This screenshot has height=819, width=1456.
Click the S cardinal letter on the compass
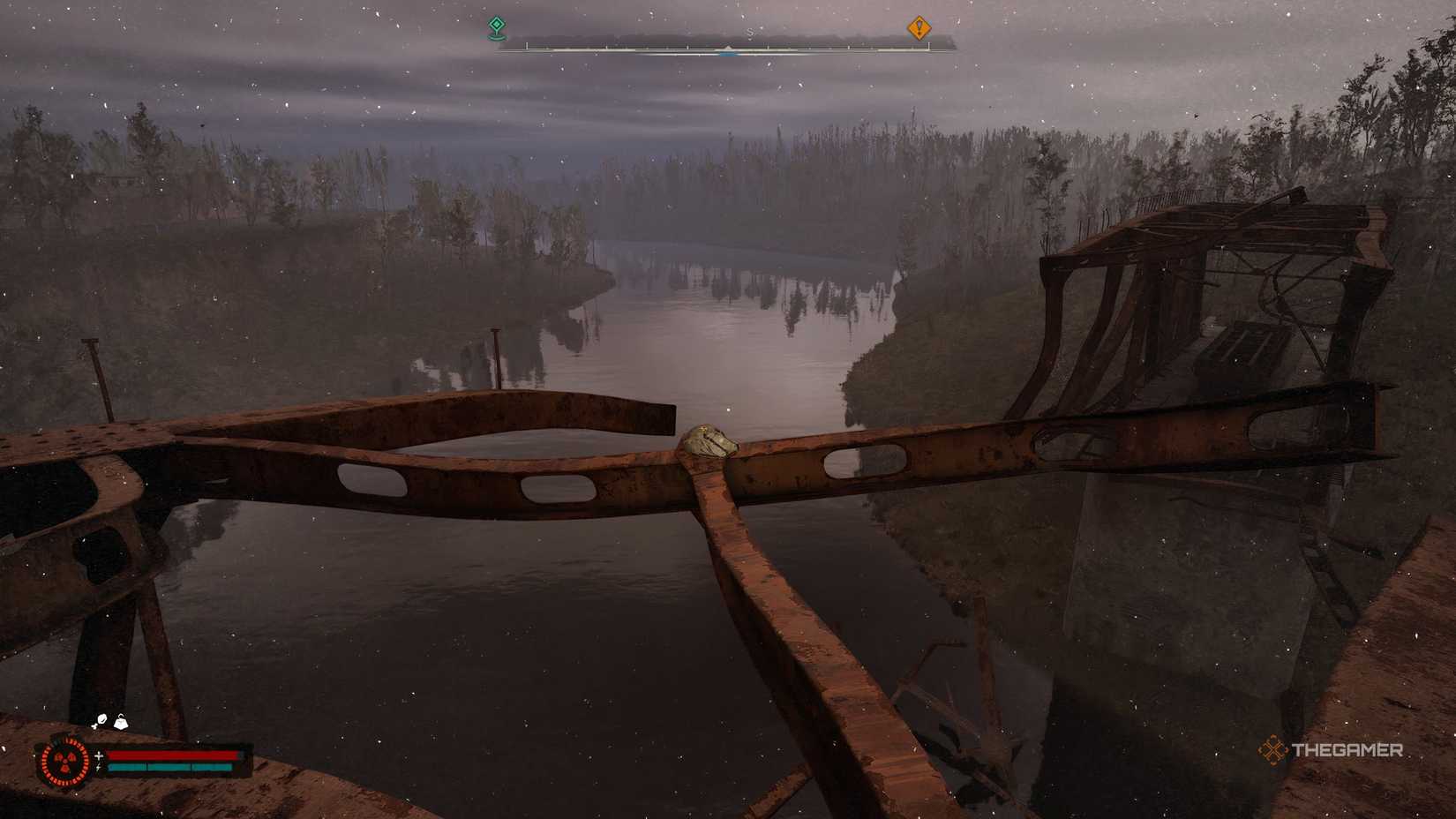[749, 31]
